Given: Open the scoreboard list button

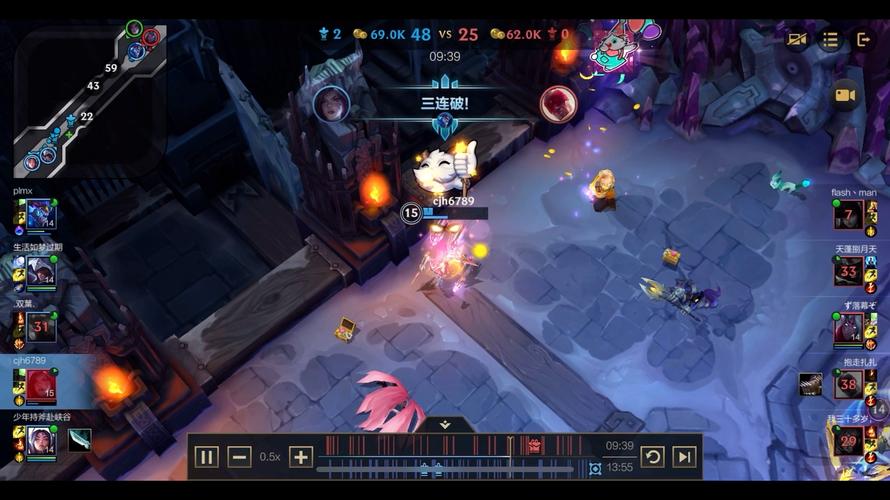Looking at the screenshot, I should [830, 39].
